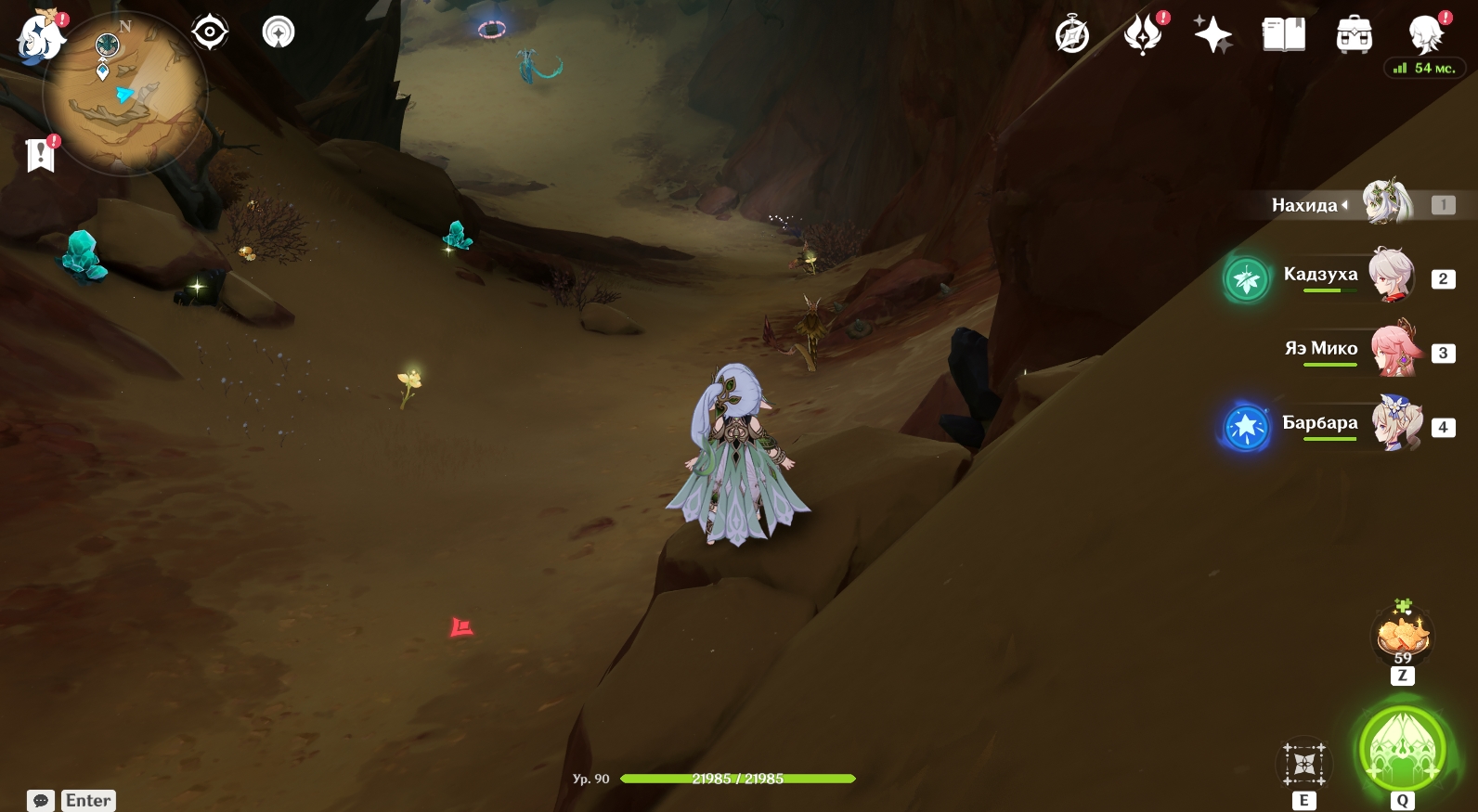The height and width of the screenshot is (812, 1478).
Task: Open the Adventurer Handbook book icon
Action: coord(1284,35)
